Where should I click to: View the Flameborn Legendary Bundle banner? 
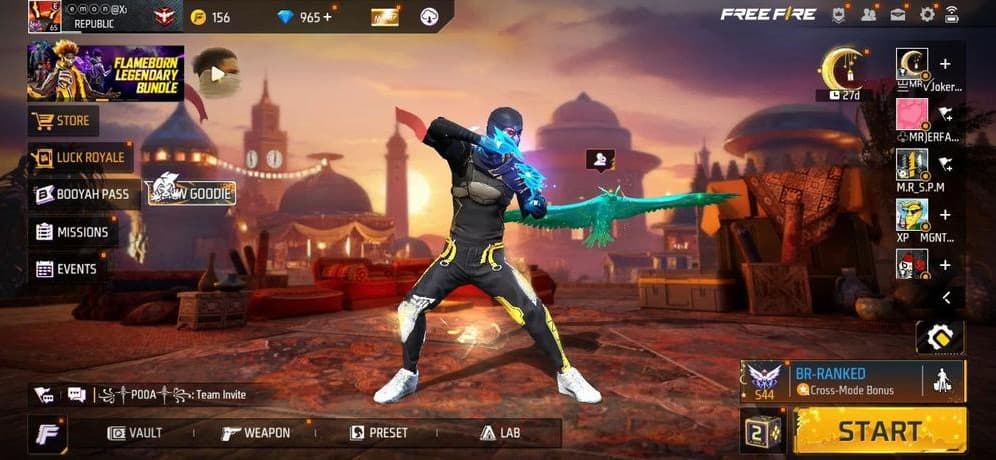coord(105,73)
